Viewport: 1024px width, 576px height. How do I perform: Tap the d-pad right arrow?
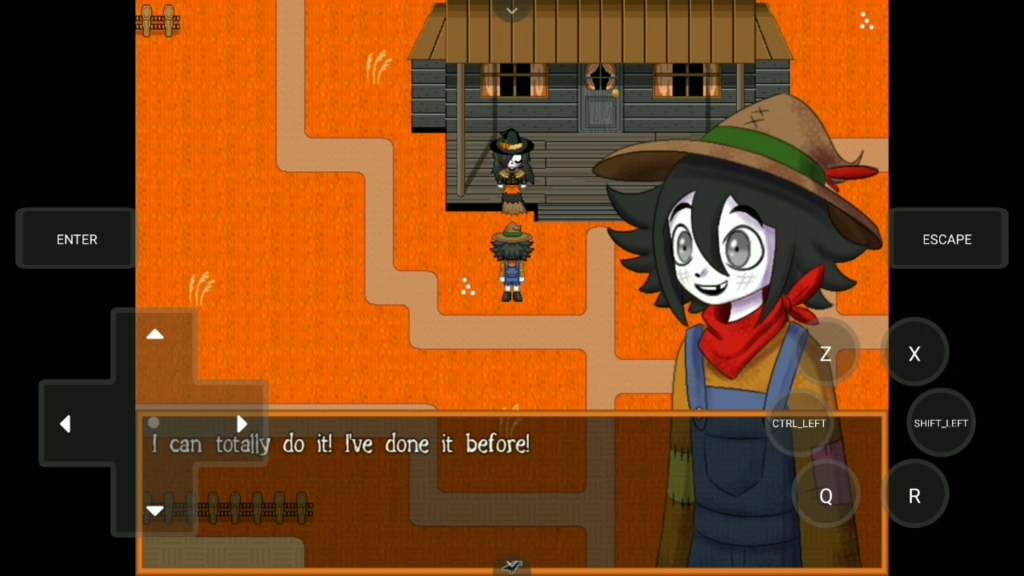click(x=242, y=424)
